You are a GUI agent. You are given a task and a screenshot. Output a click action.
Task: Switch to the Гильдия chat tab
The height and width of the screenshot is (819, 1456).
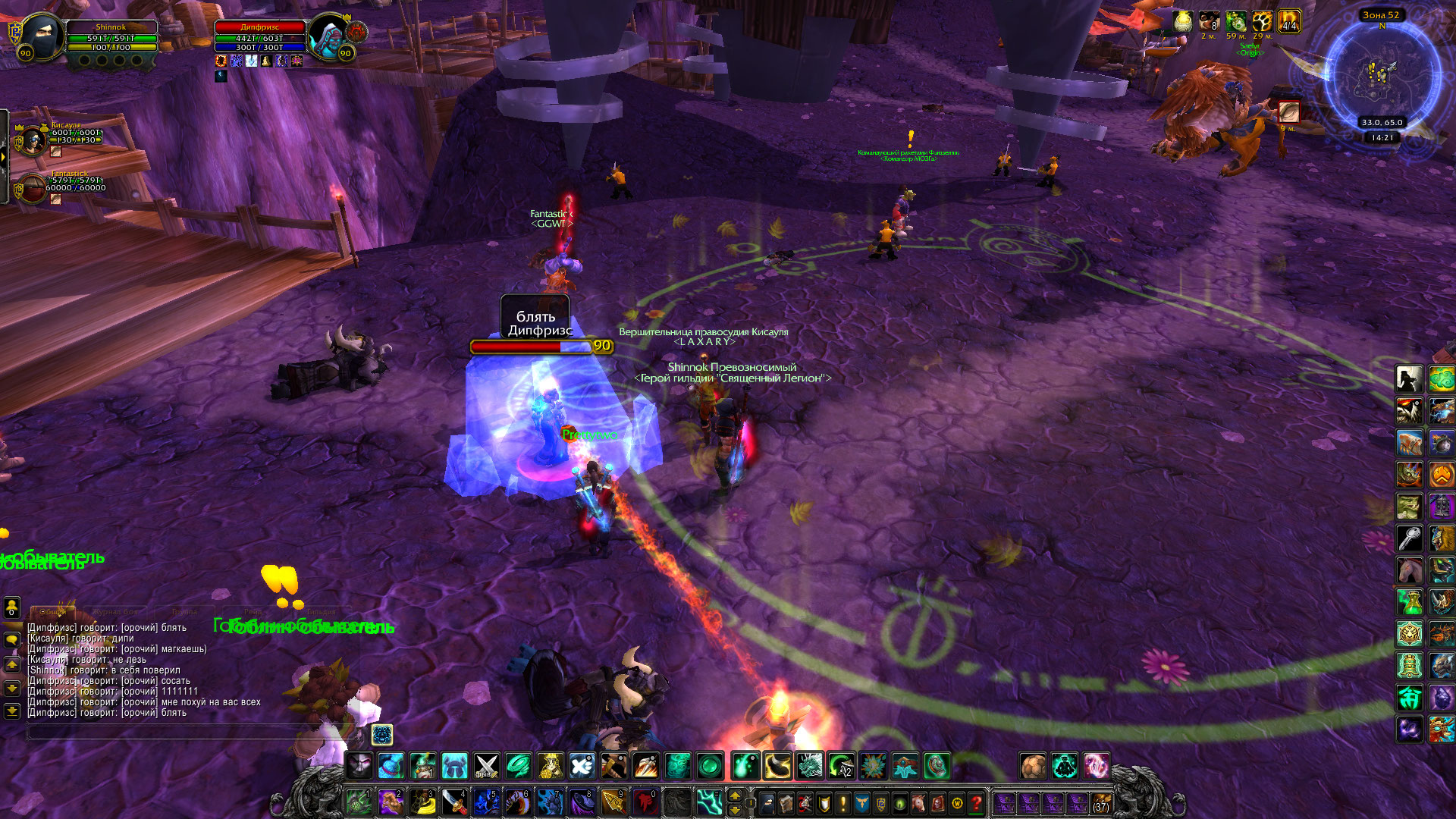pos(322,611)
